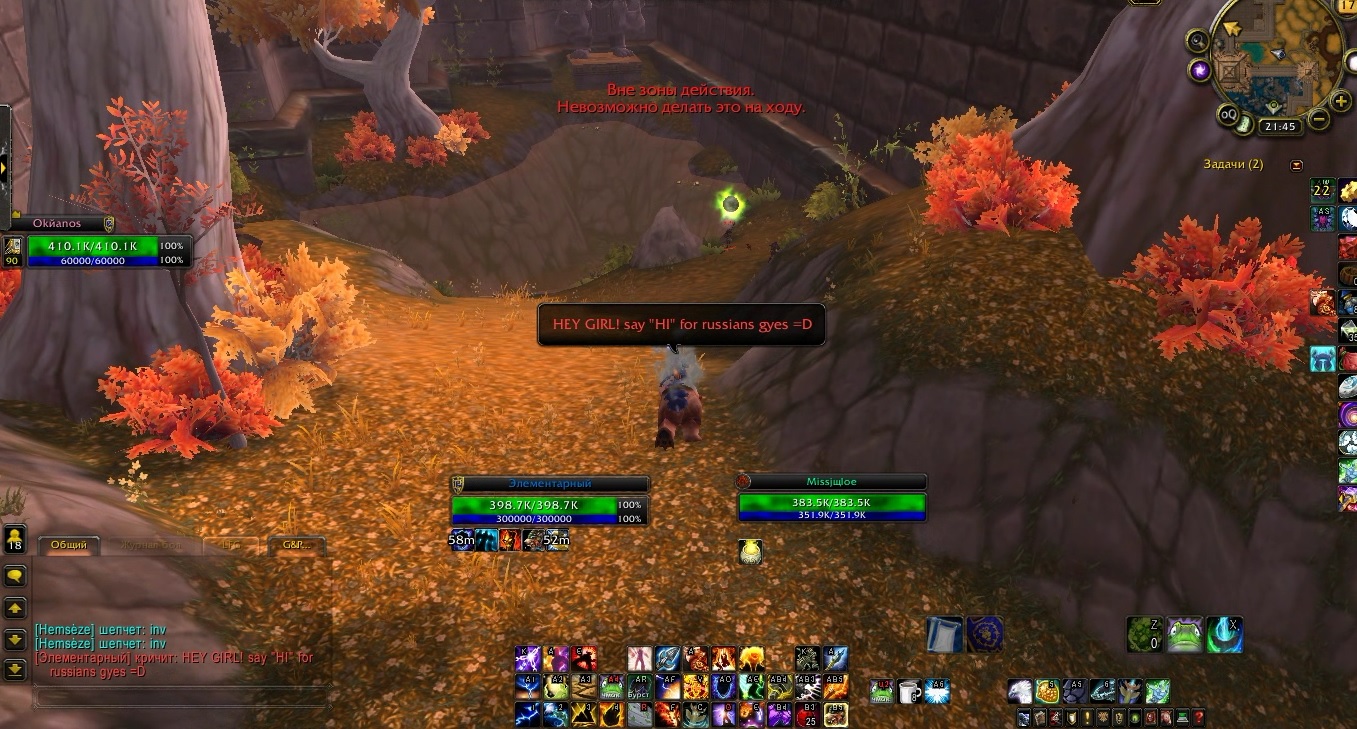The height and width of the screenshot is (729, 1357).
Task: Open the G&R chat tab
Action: click(x=297, y=545)
